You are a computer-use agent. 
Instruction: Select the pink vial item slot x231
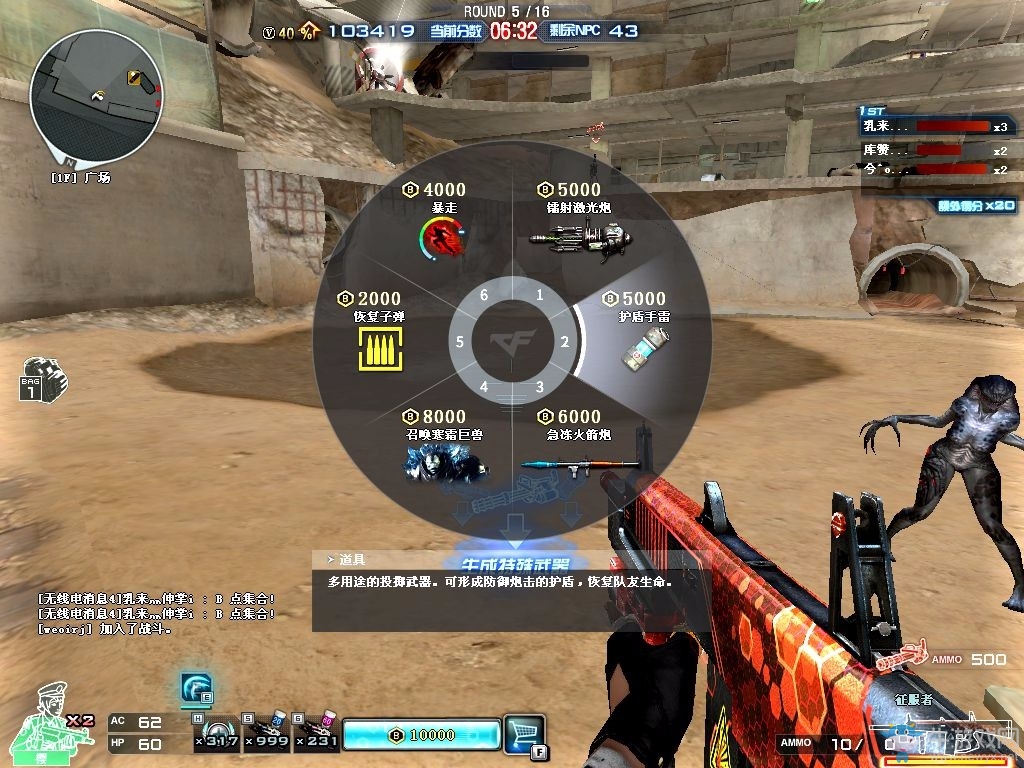pyautogui.click(x=316, y=733)
